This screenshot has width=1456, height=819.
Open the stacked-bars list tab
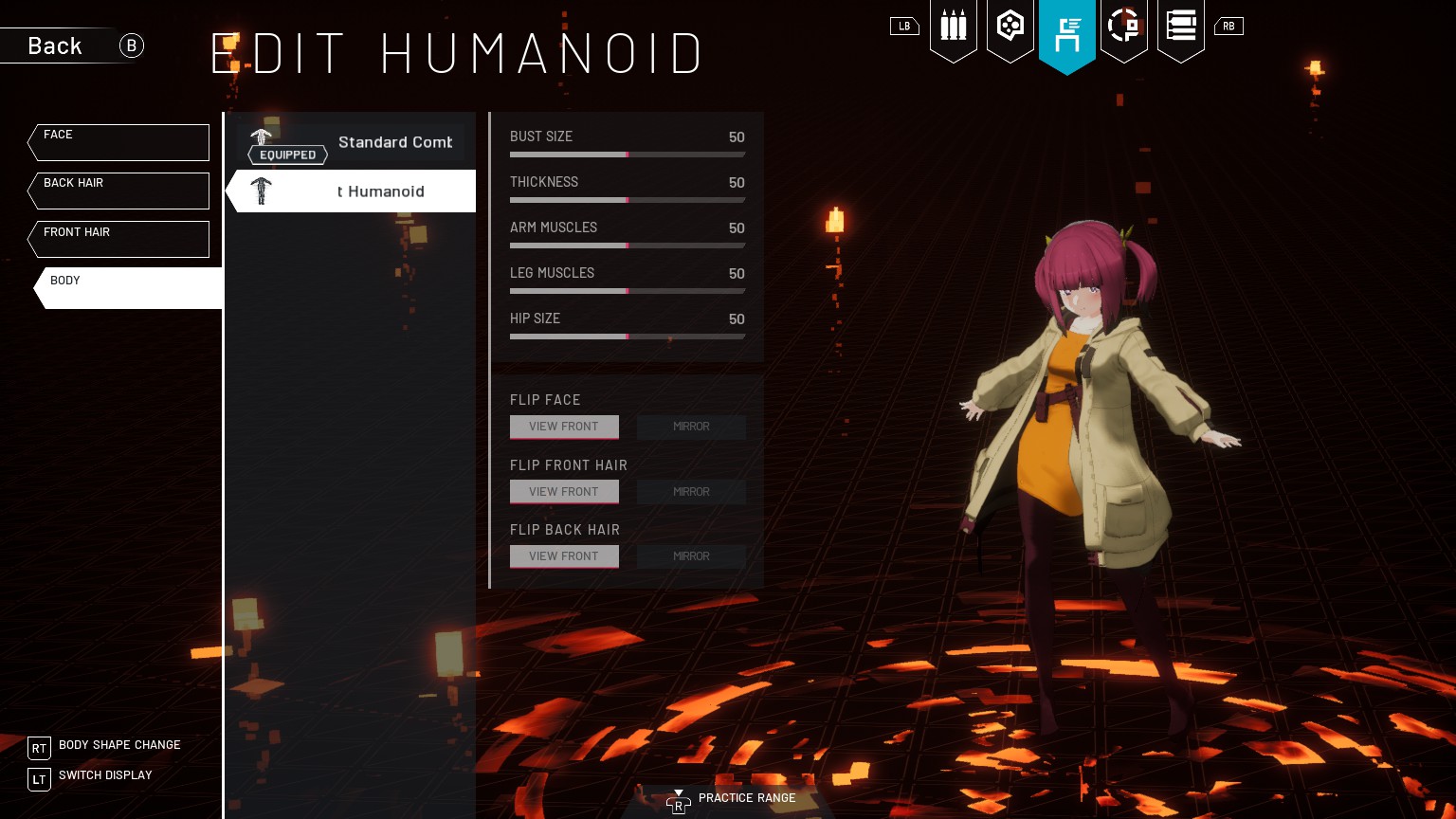[1181, 27]
